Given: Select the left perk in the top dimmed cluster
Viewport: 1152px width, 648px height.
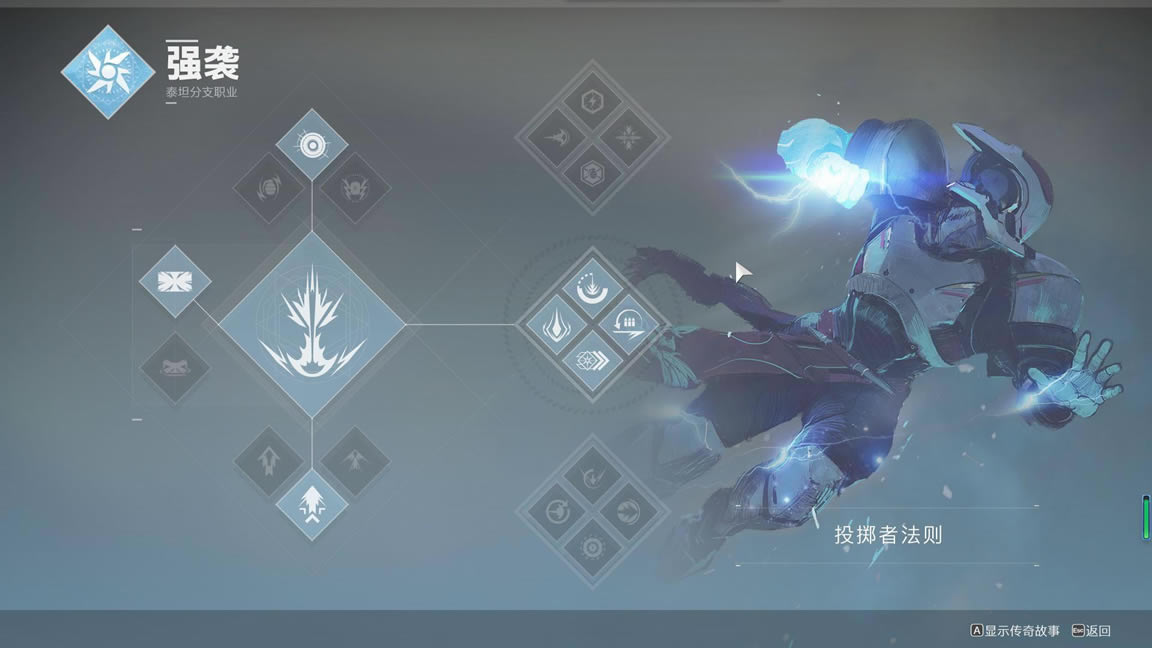Looking at the screenshot, I should [x=556, y=137].
